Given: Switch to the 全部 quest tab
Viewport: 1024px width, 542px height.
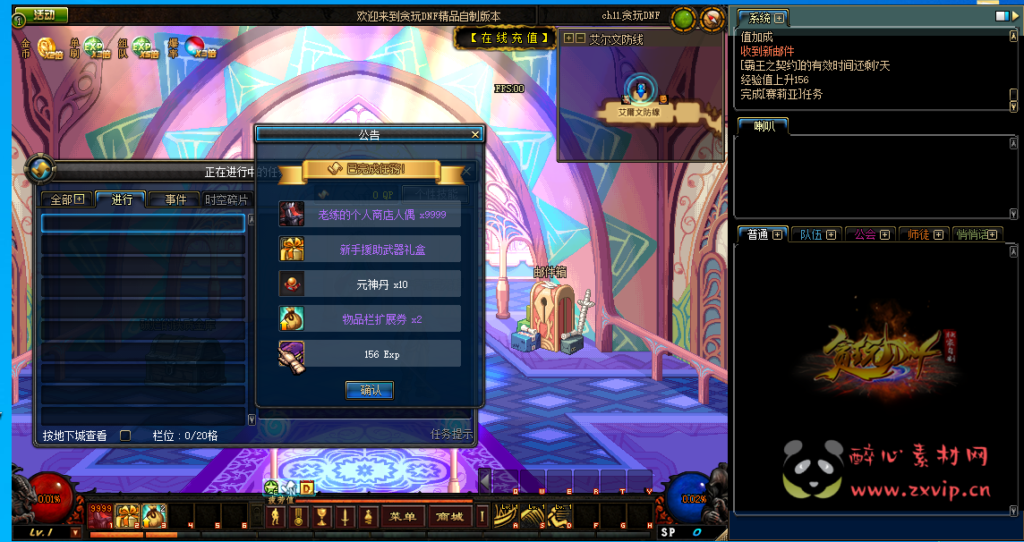Looking at the screenshot, I should pyautogui.click(x=66, y=199).
